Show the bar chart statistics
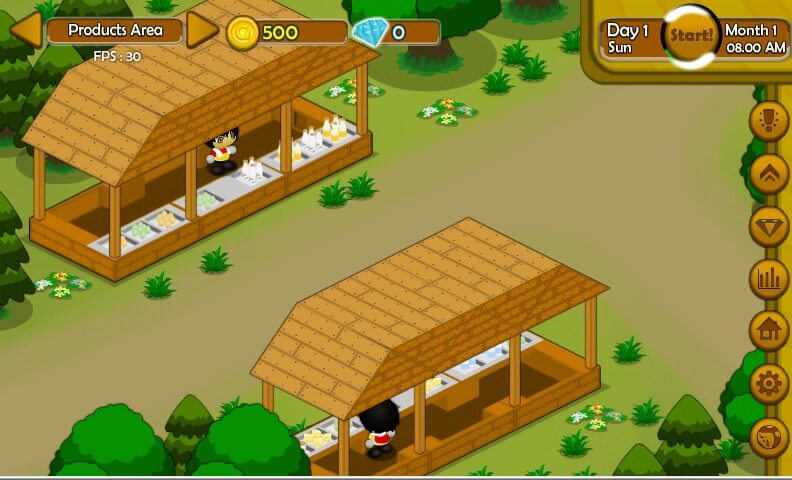The height and width of the screenshot is (480, 792). click(768, 278)
